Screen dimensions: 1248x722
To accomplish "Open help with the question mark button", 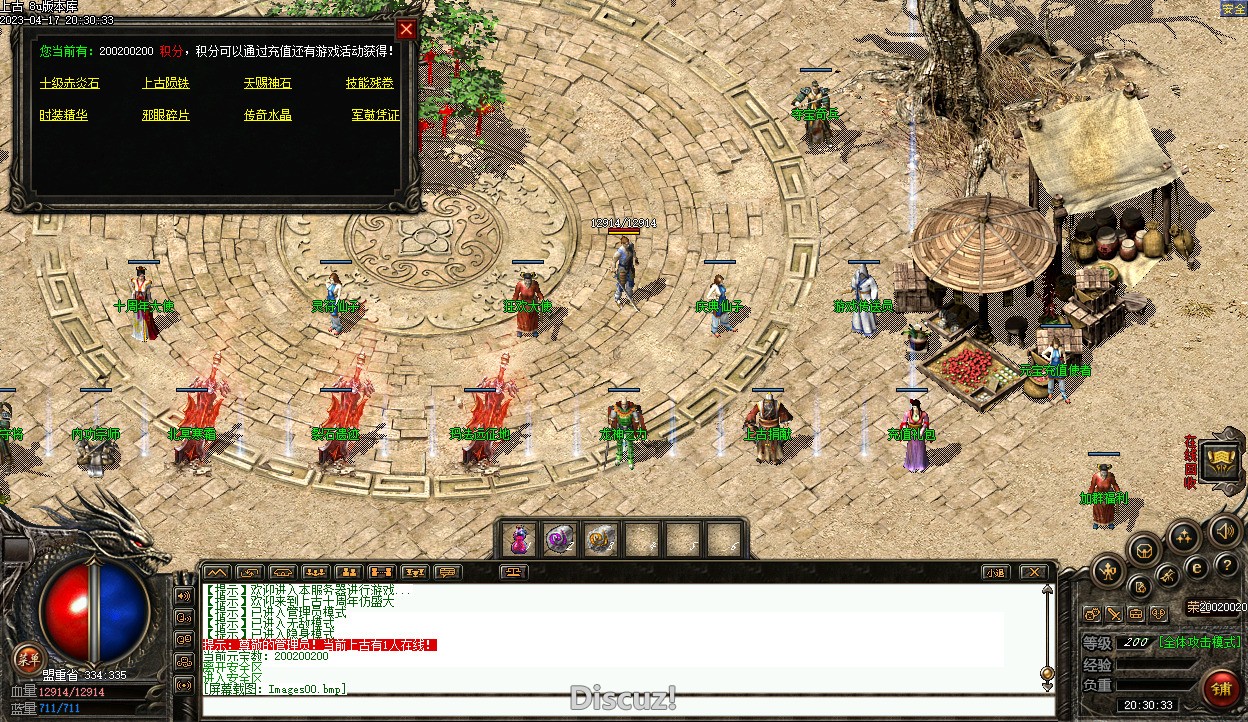I will coord(1228,566).
